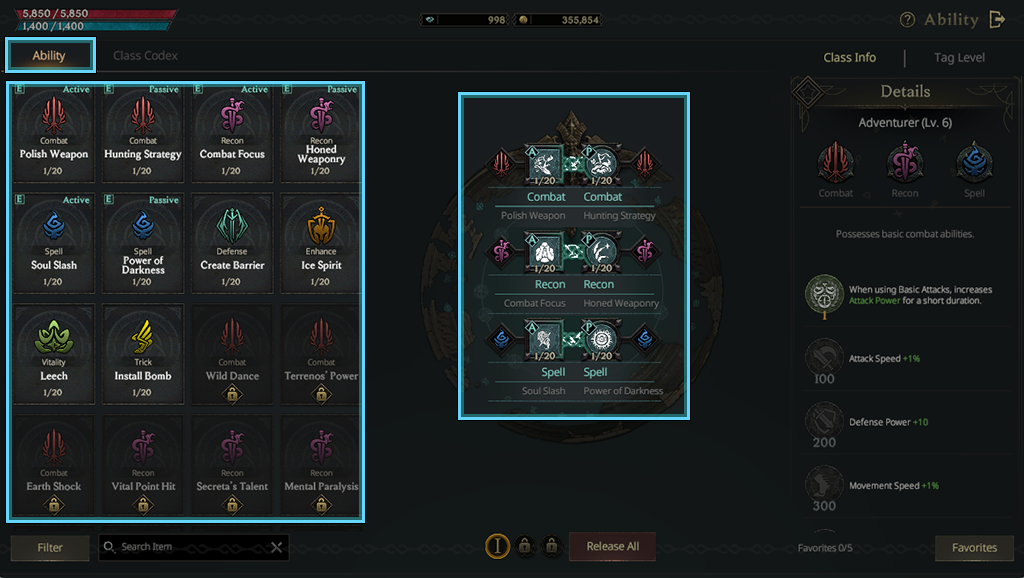Viewport: 1024px width, 578px height.
Task: Exit the Ability screen
Action: point(997,19)
